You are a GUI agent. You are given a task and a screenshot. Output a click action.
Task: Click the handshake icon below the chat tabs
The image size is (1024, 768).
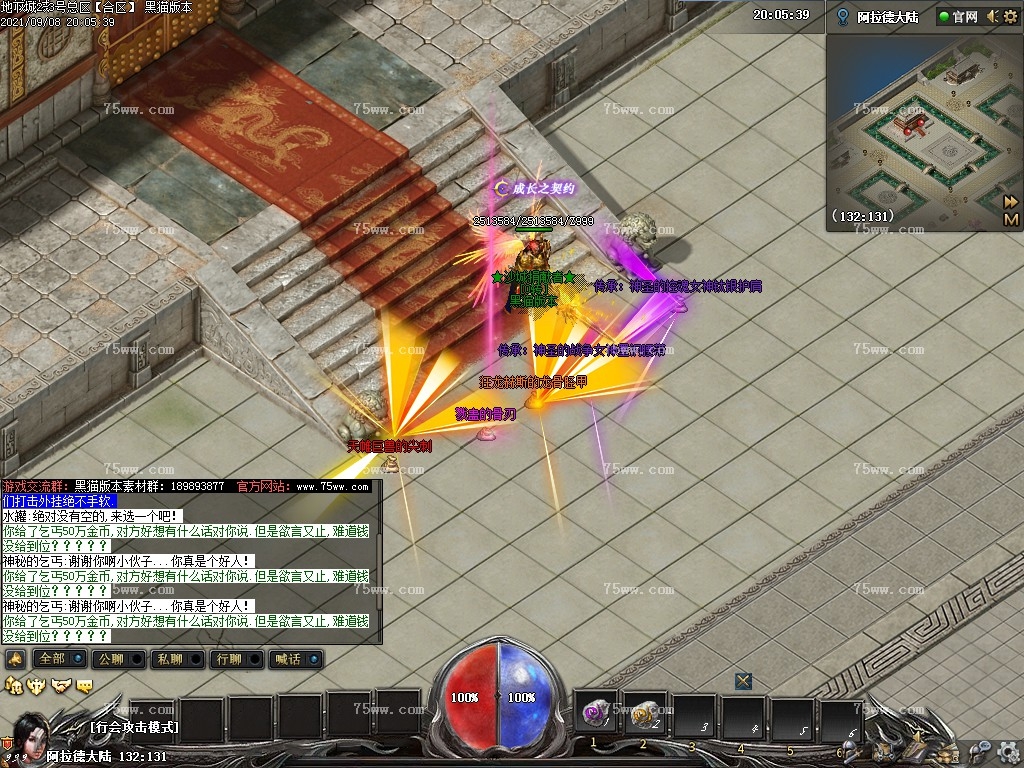[x=61, y=685]
